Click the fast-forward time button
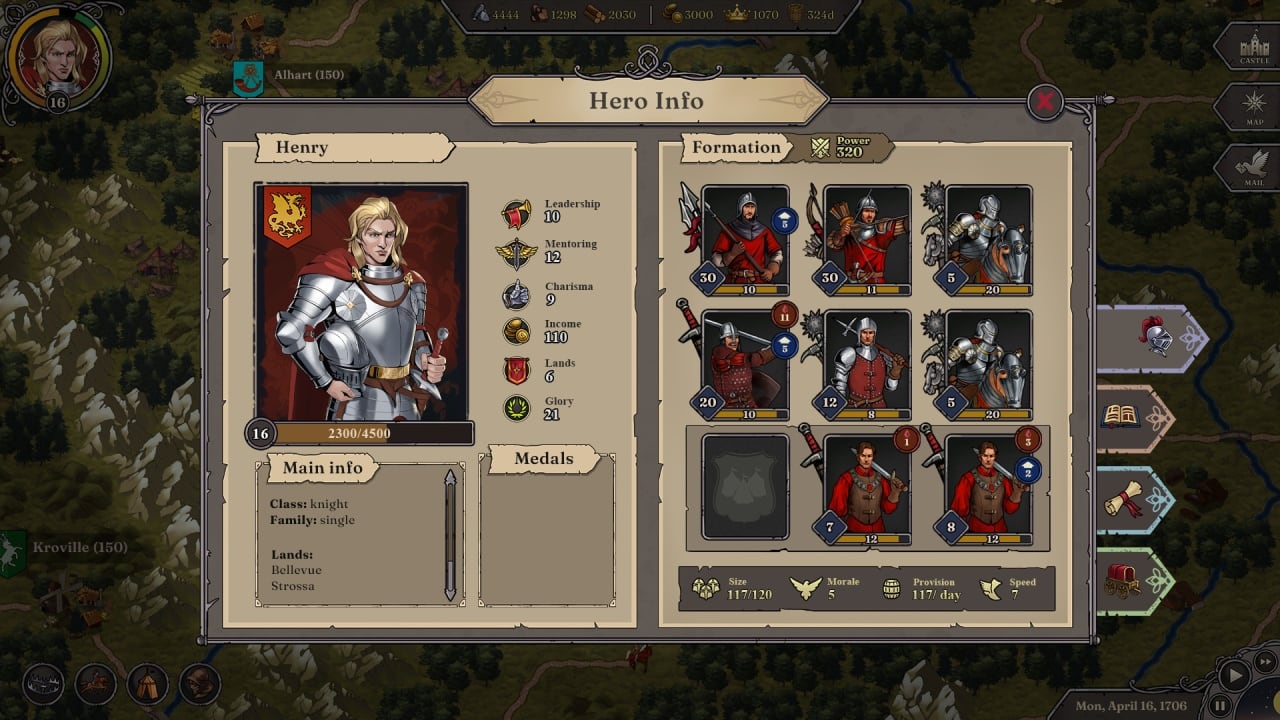This screenshot has height=720, width=1280. (x=1266, y=660)
